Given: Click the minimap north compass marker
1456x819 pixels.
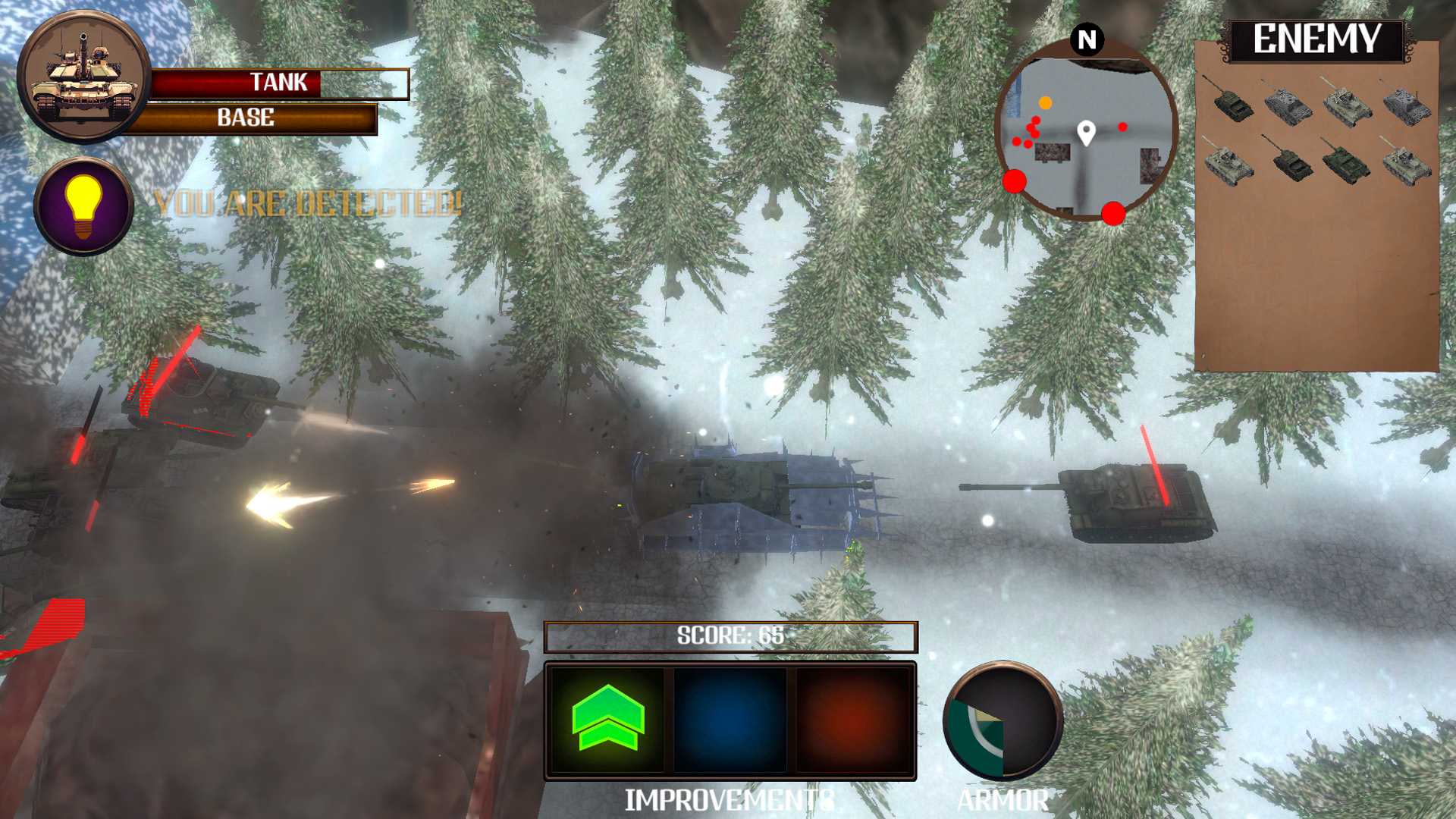Looking at the screenshot, I should [1087, 39].
